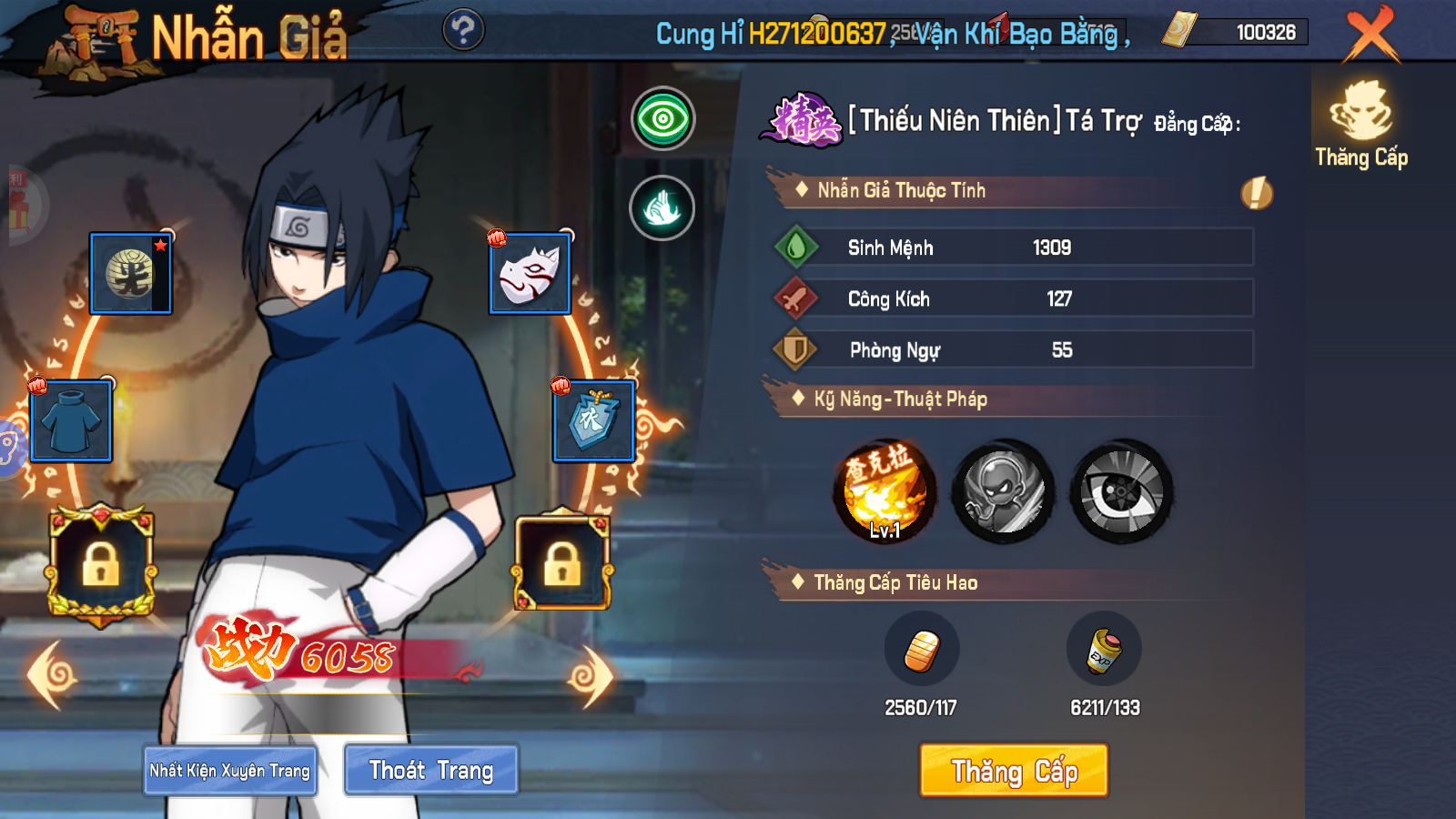Click the exclamation notice beside Nhẫn Giả Thuộc Tính
The height and width of the screenshot is (819, 1456).
[1257, 193]
